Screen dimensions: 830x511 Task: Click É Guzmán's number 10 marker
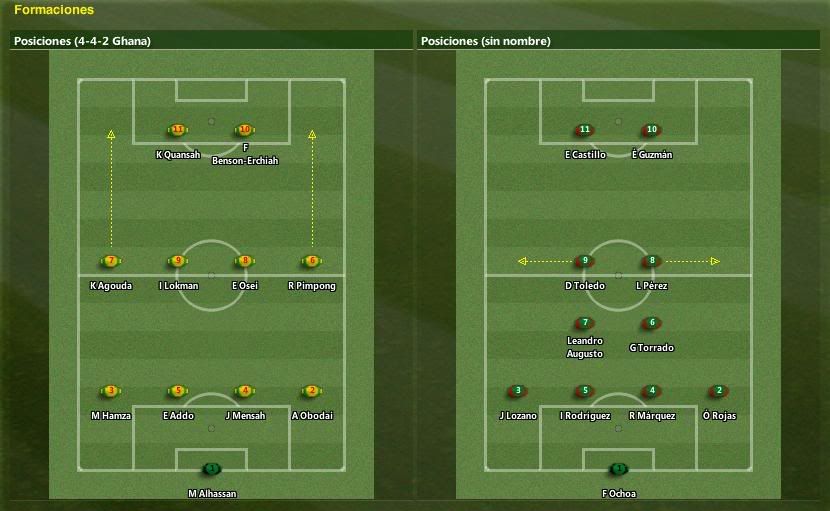click(x=652, y=130)
